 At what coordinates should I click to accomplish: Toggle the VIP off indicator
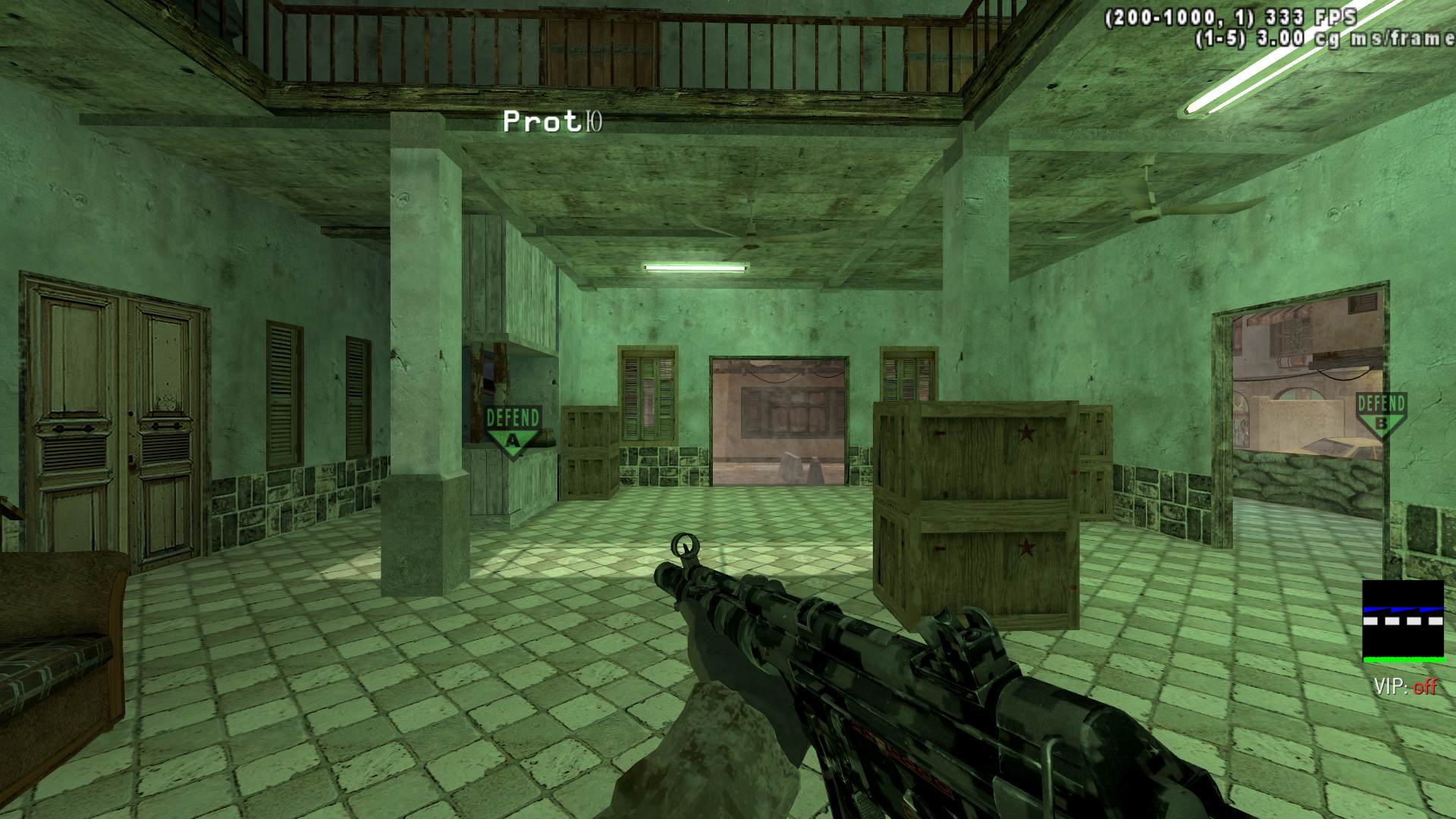pos(1405,687)
